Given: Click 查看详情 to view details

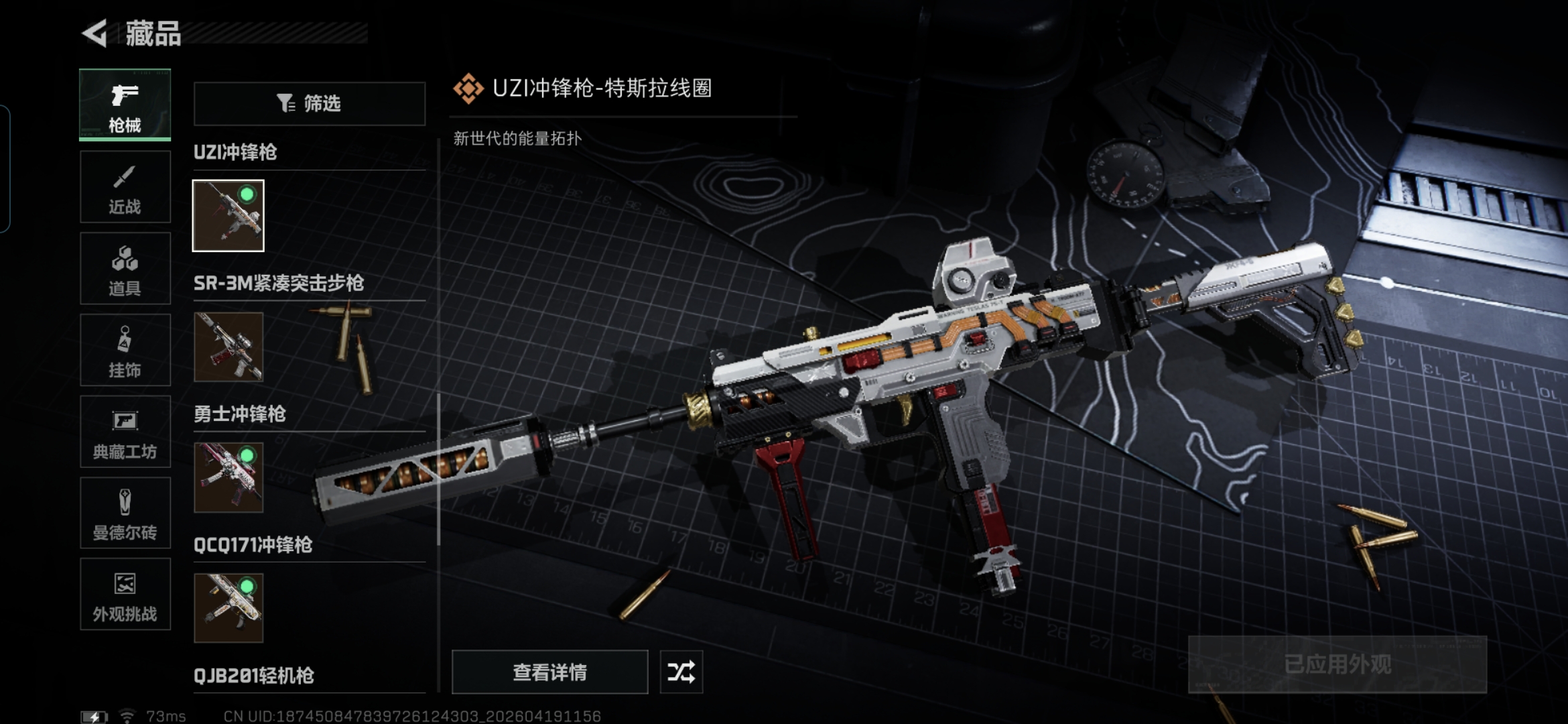Looking at the screenshot, I should [x=549, y=672].
